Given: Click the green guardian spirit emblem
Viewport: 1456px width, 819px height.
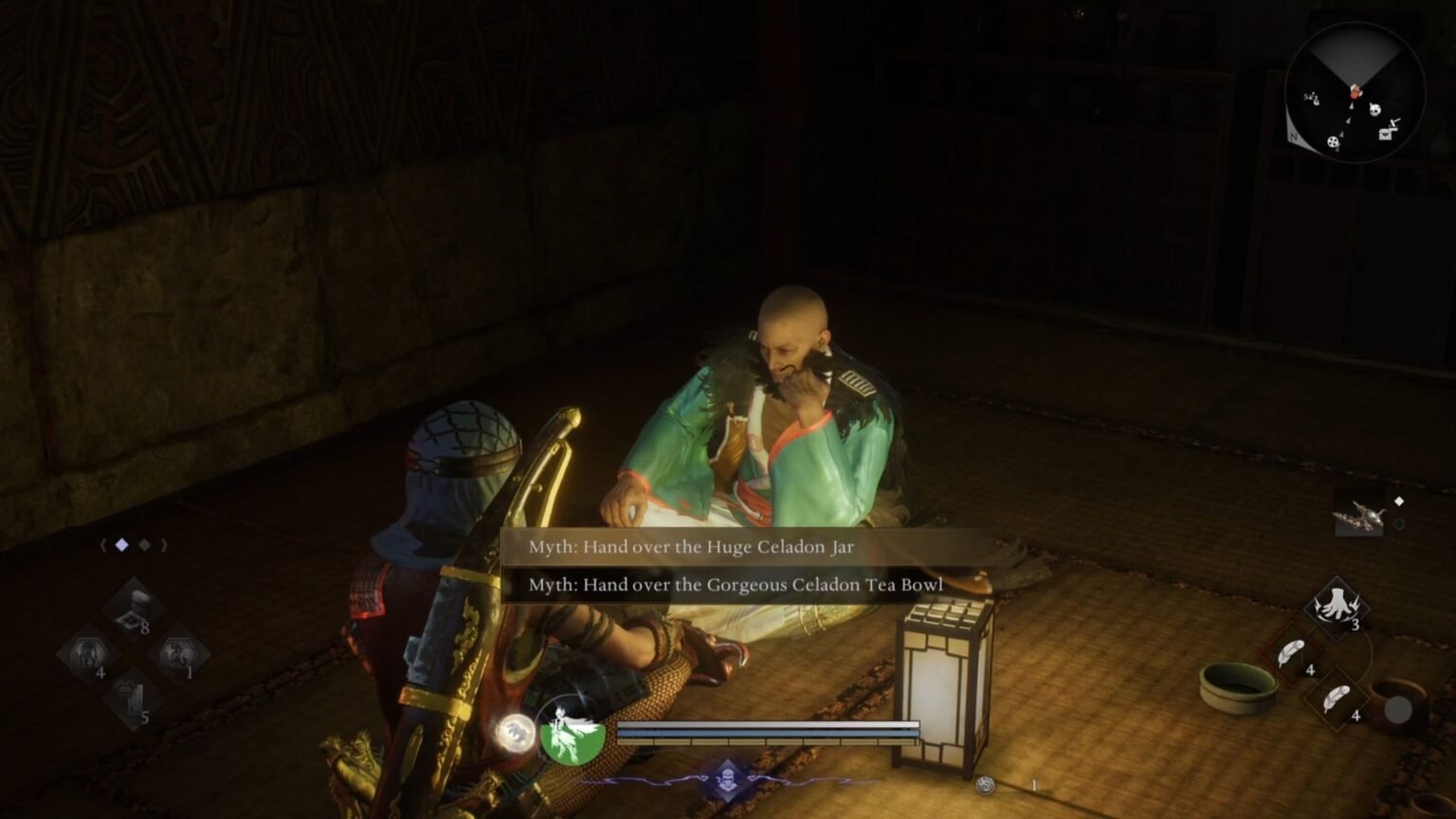Looking at the screenshot, I should point(569,737).
